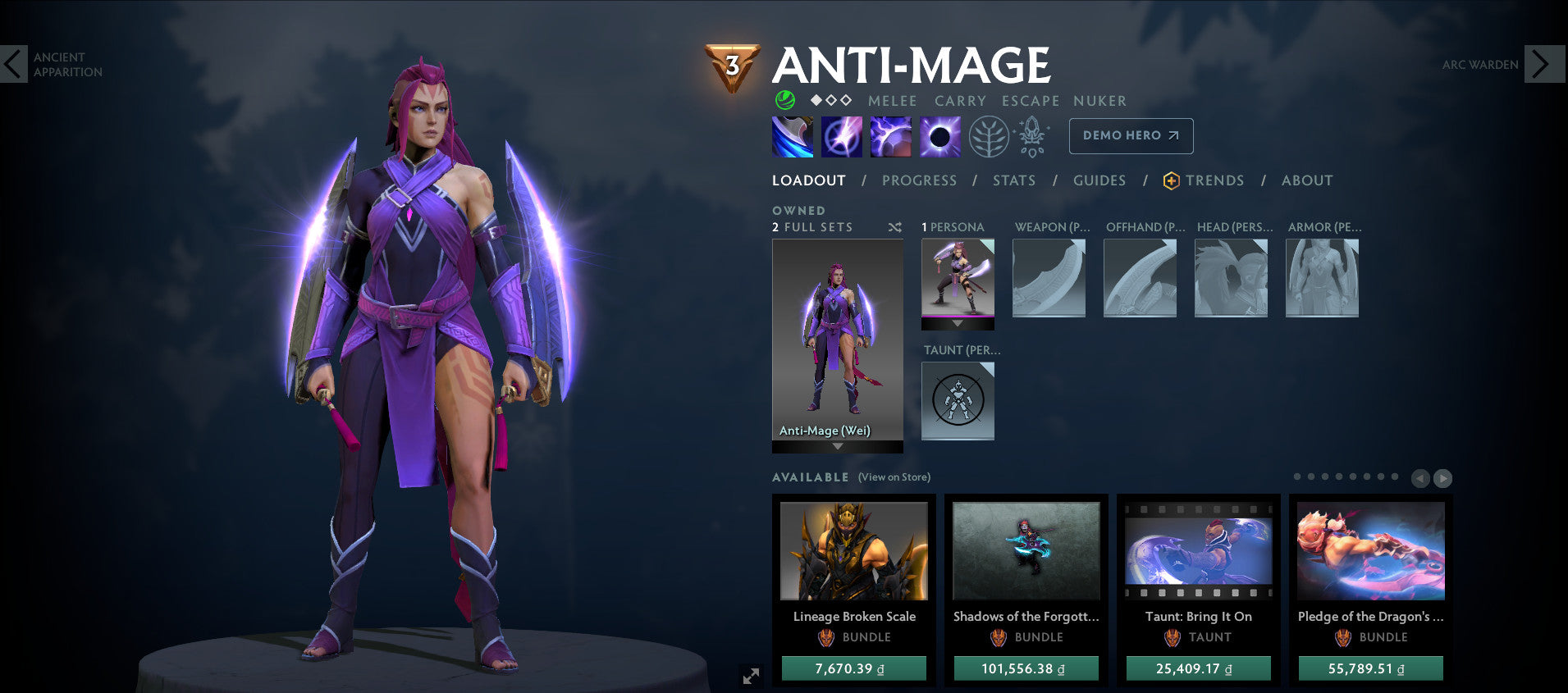Switch to the STATS tab
Viewport: 1568px width, 693px height.
click(1014, 180)
